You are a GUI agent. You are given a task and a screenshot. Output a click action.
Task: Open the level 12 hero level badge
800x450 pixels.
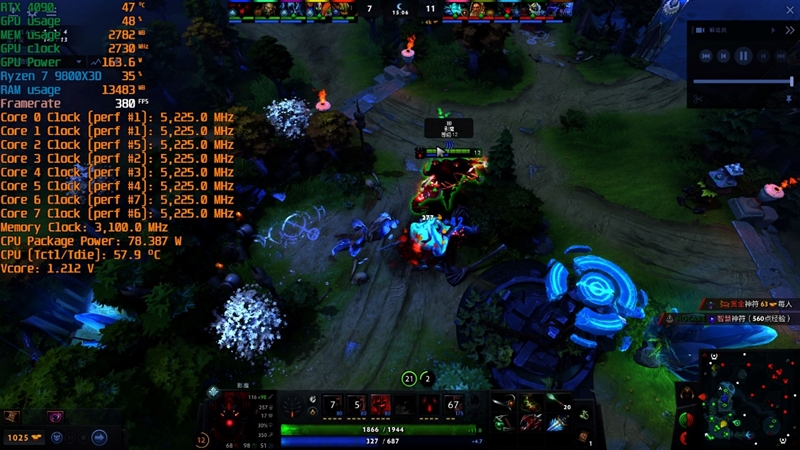click(203, 438)
